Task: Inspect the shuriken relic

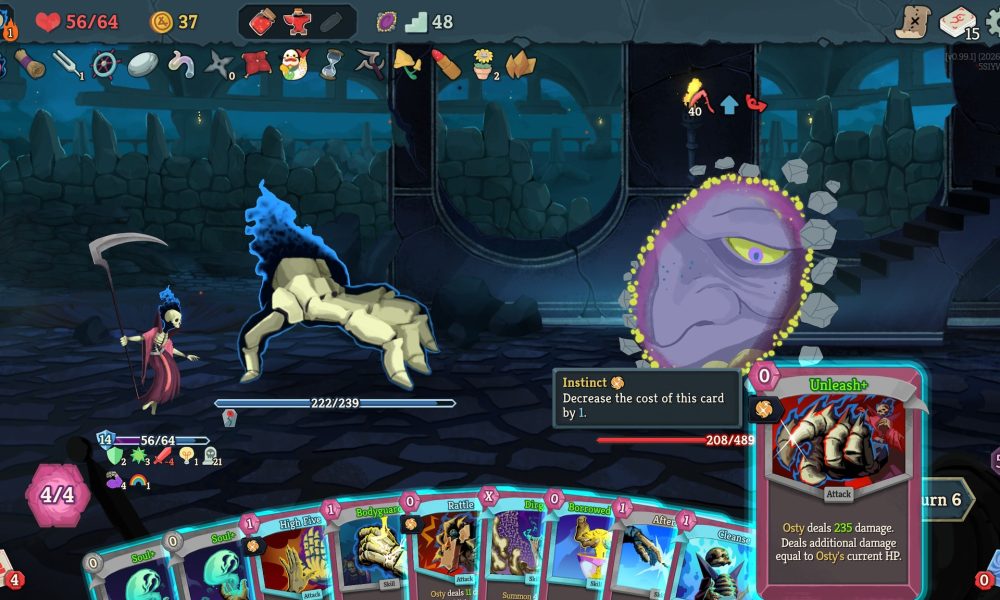Action: tap(218, 66)
